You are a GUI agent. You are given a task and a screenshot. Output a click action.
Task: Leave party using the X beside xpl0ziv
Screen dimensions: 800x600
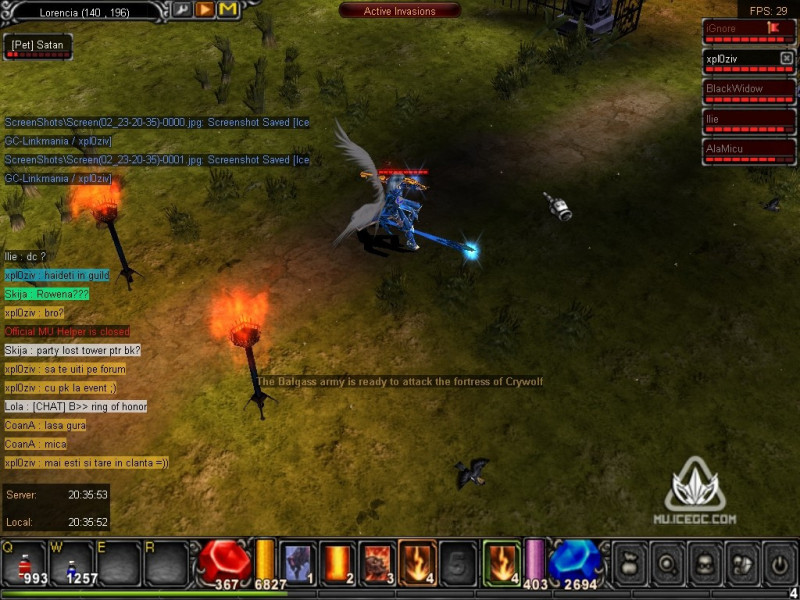coord(786,59)
